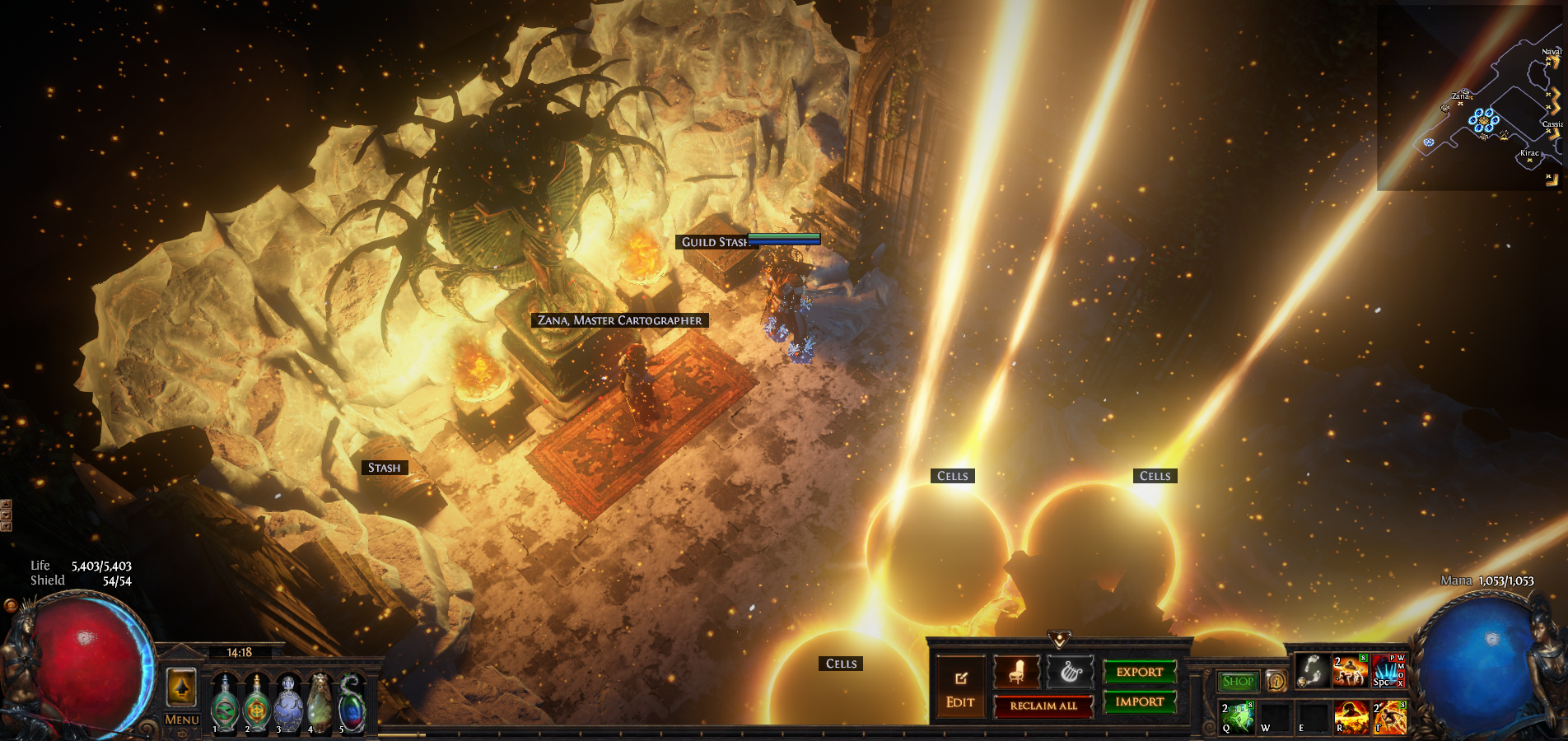Viewport: 1568px width, 741px height.
Task: Collapse the hideout panel arrow
Action: (x=1059, y=639)
